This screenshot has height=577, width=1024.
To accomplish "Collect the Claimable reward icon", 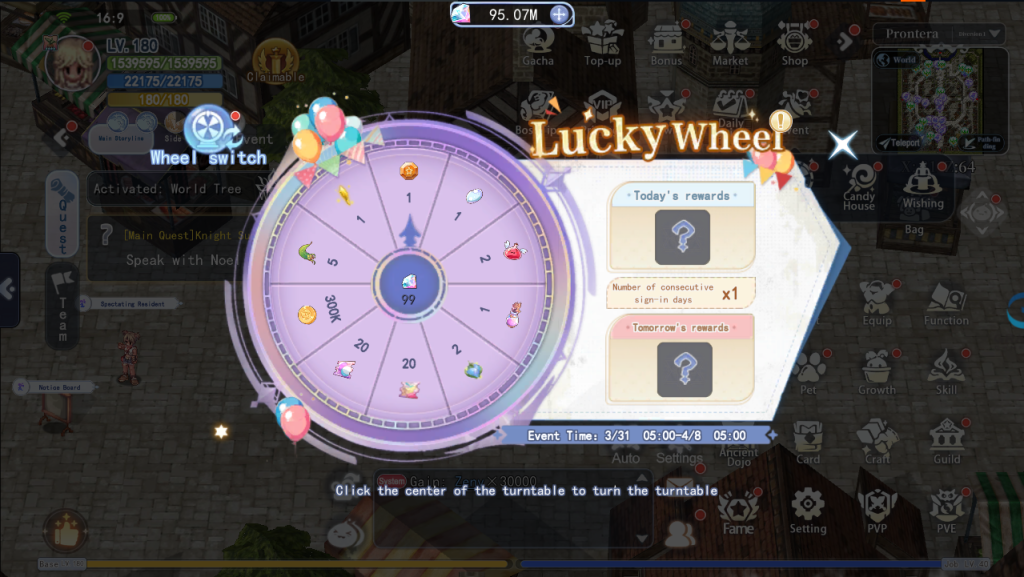I will pyautogui.click(x=273, y=62).
